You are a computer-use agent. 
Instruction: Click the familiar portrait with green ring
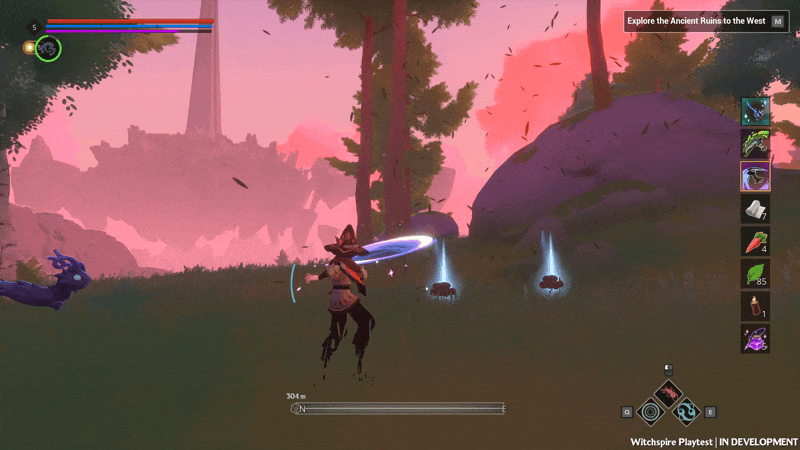pos(48,47)
